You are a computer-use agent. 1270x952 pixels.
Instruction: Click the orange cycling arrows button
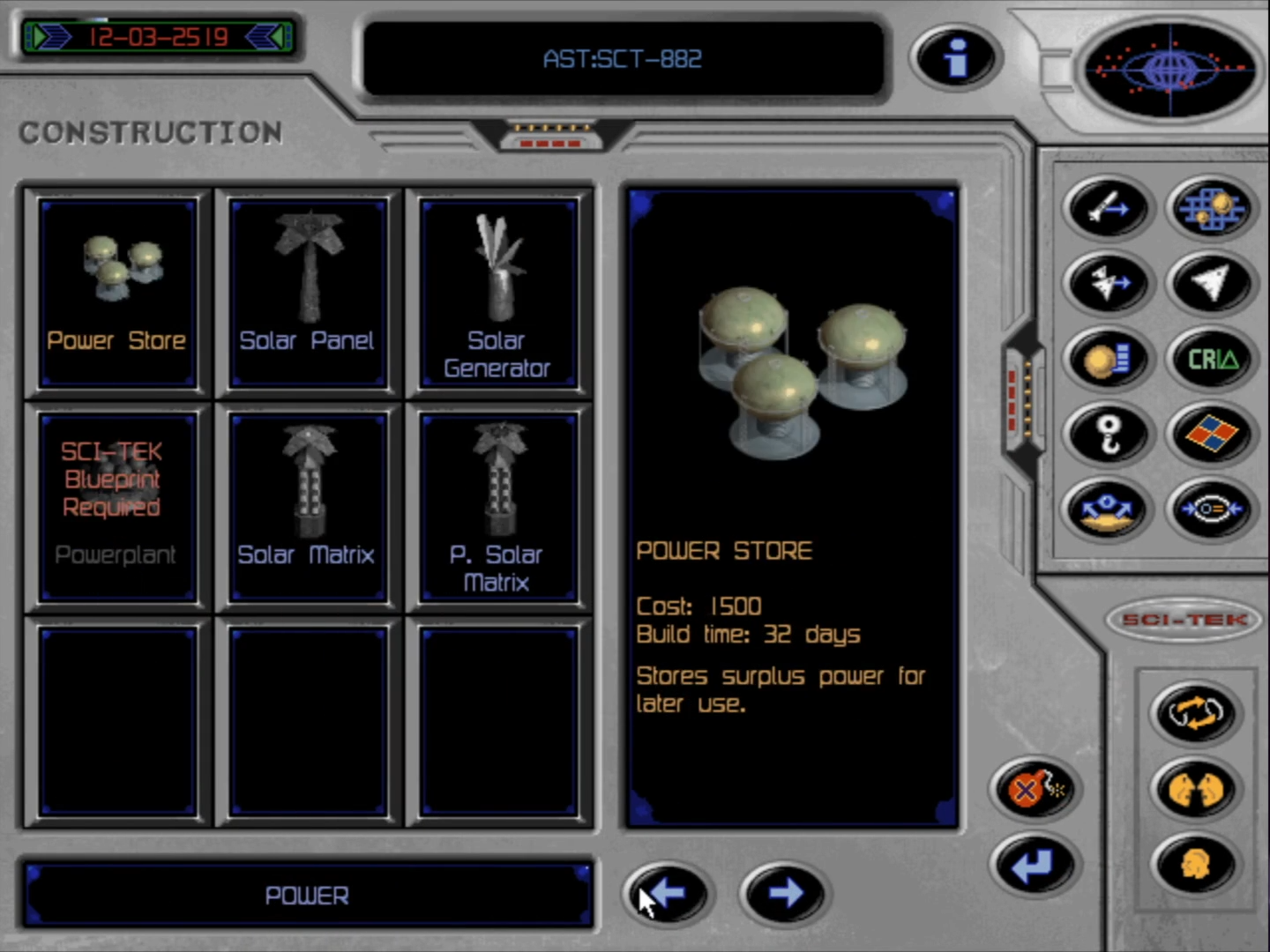(x=1195, y=712)
